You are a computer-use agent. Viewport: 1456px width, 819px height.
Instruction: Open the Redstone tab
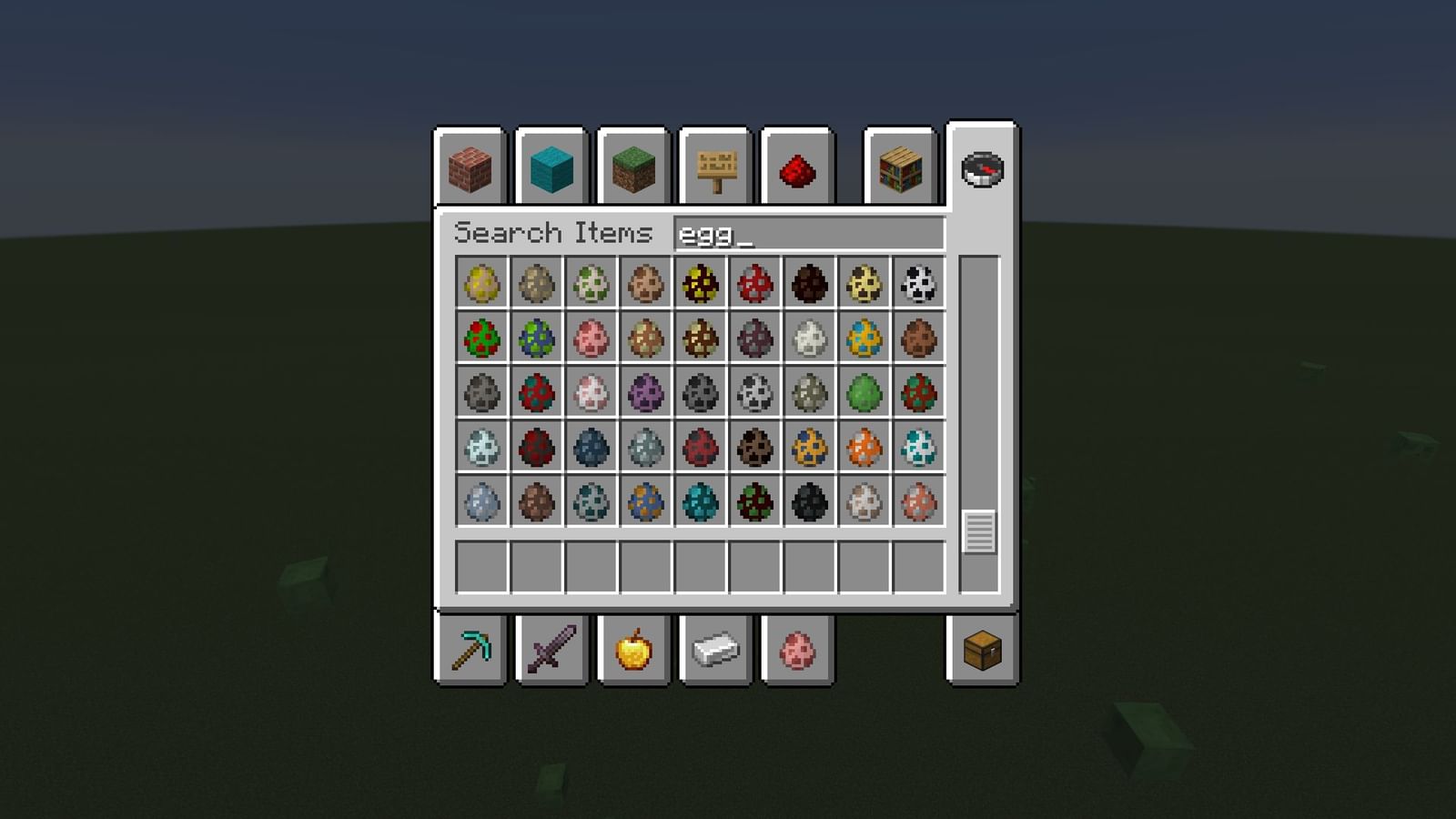point(798,170)
